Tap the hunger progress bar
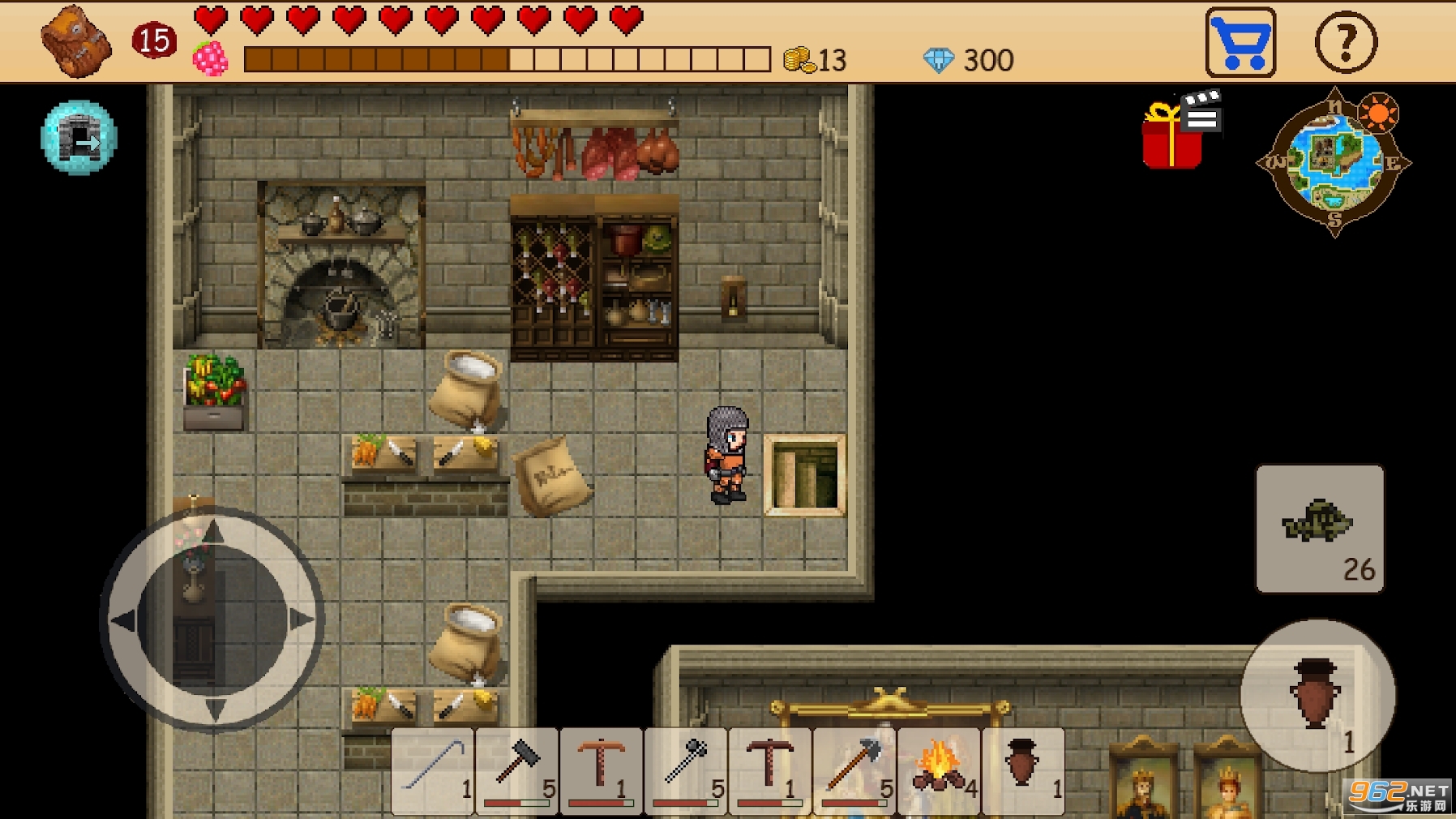The height and width of the screenshot is (819, 1456). [x=503, y=59]
